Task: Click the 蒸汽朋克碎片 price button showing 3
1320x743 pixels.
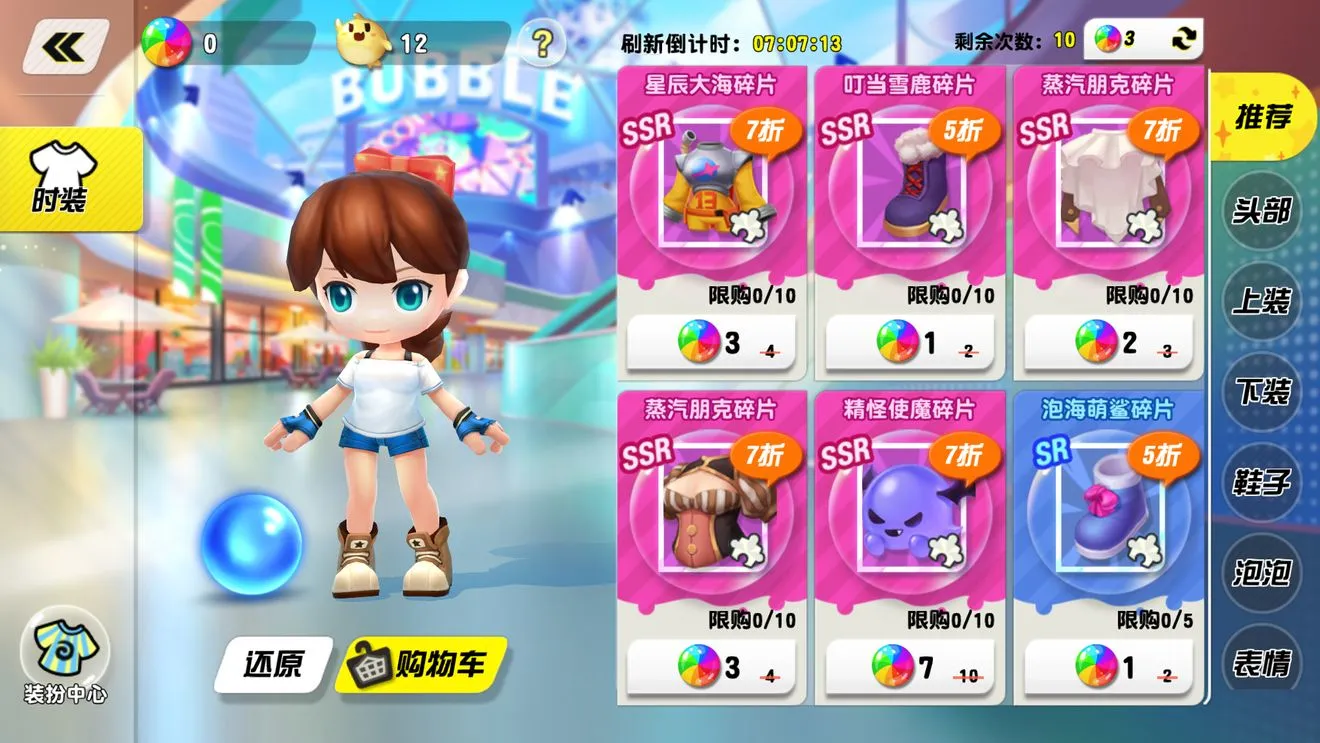Action: pos(710,667)
